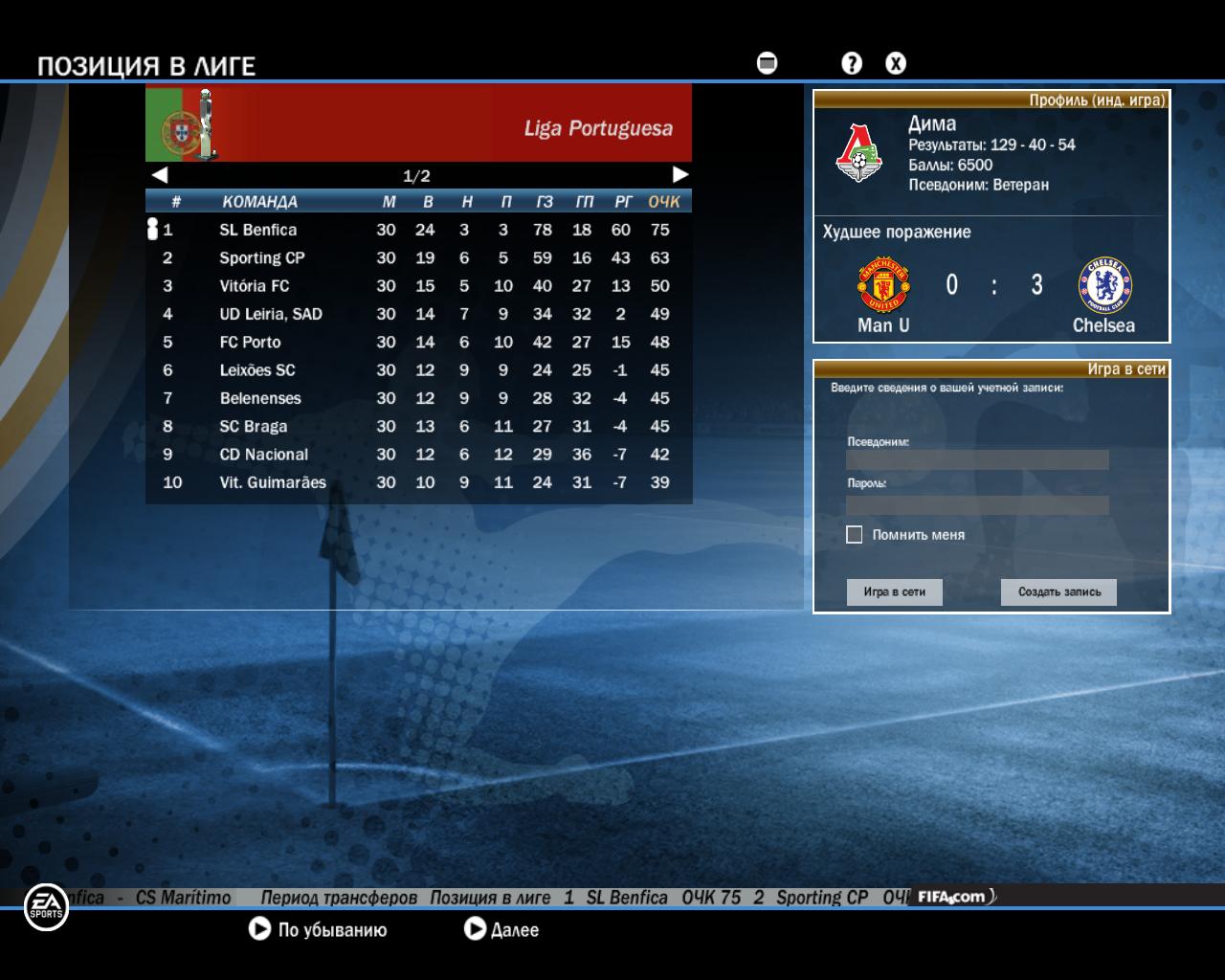Open the FIFA.com link in the ticker

pos(952,897)
